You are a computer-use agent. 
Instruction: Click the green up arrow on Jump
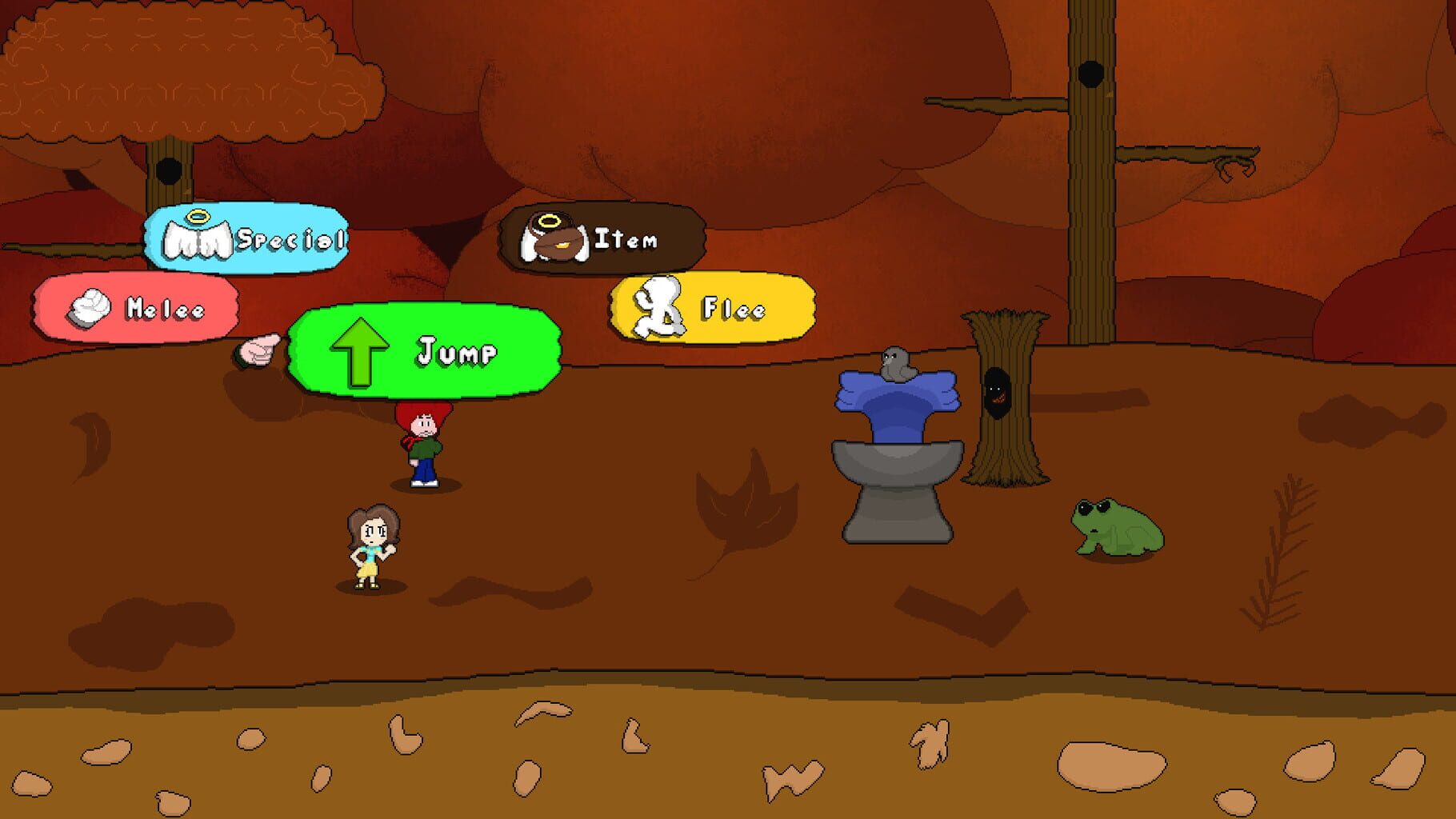pyautogui.click(x=359, y=350)
